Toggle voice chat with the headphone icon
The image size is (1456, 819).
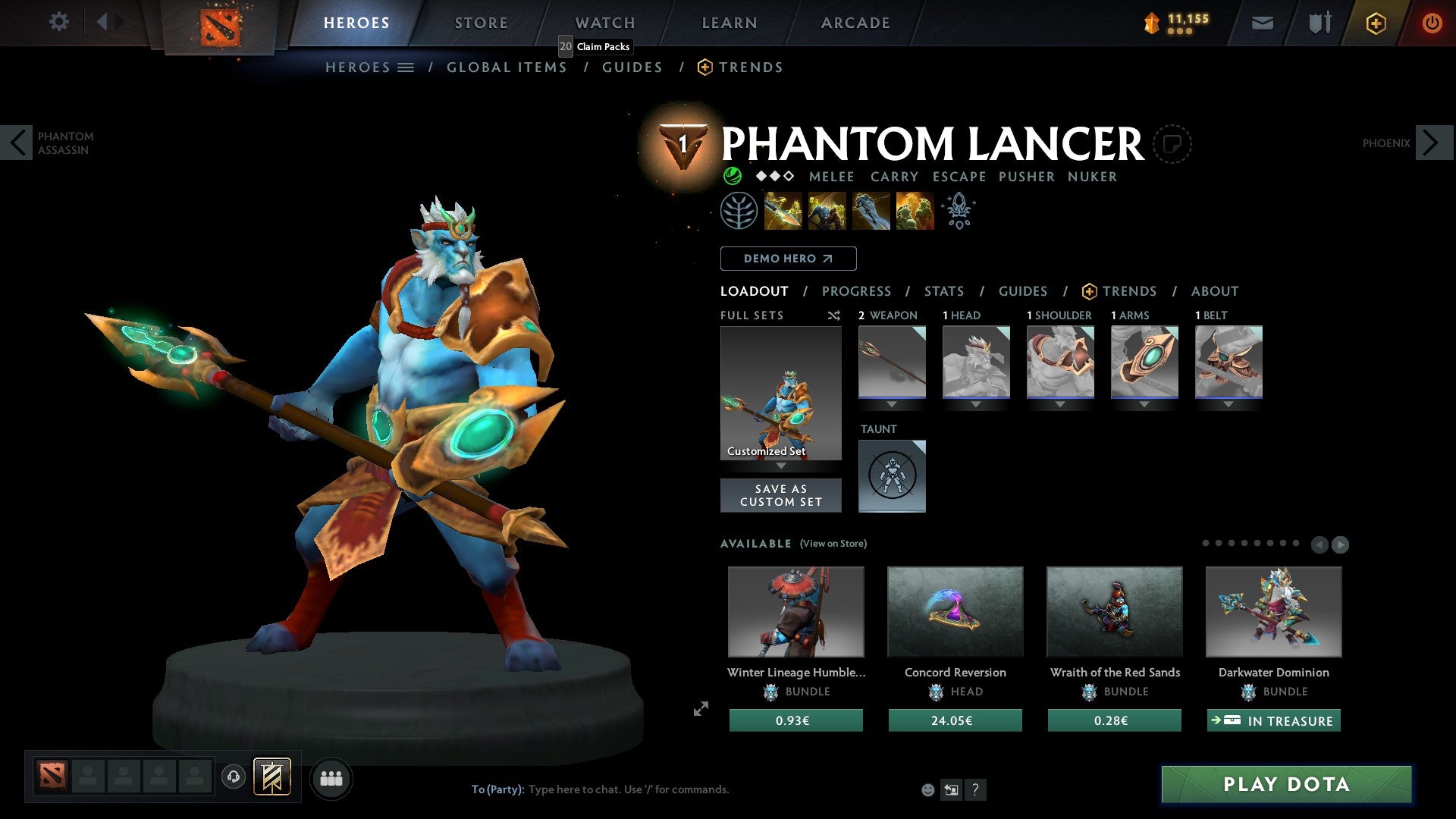[x=233, y=777]
